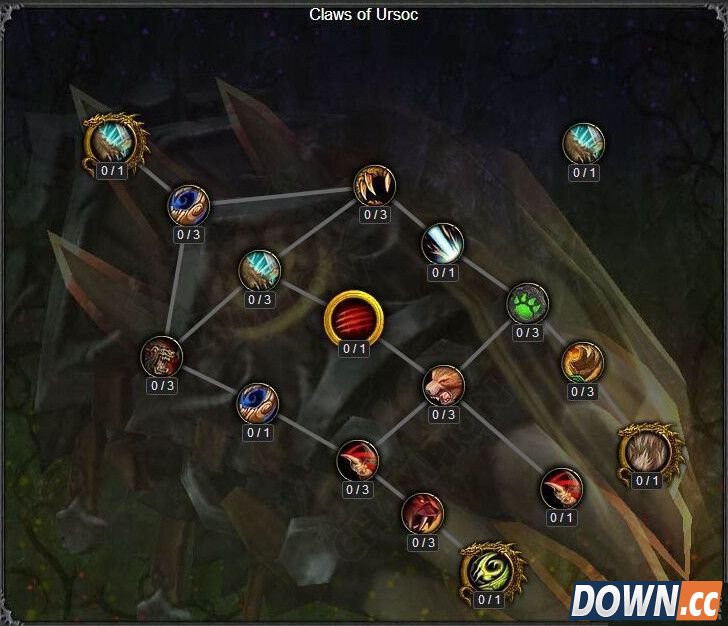Click the red horn trait showing 0/1
This screenshot has height=626, width=728.
(561, 488)
